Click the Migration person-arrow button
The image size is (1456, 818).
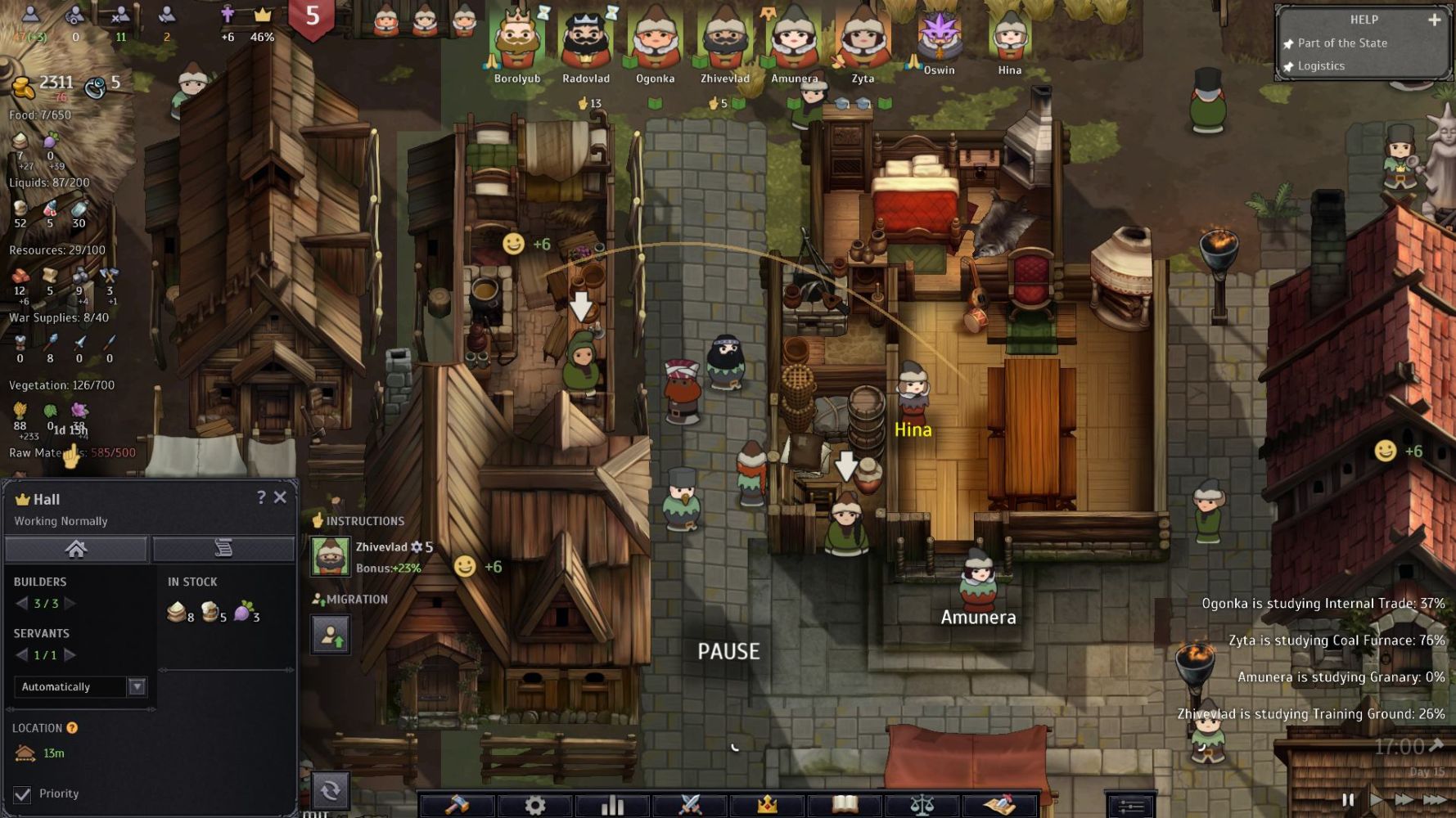(x=331, y=635)
